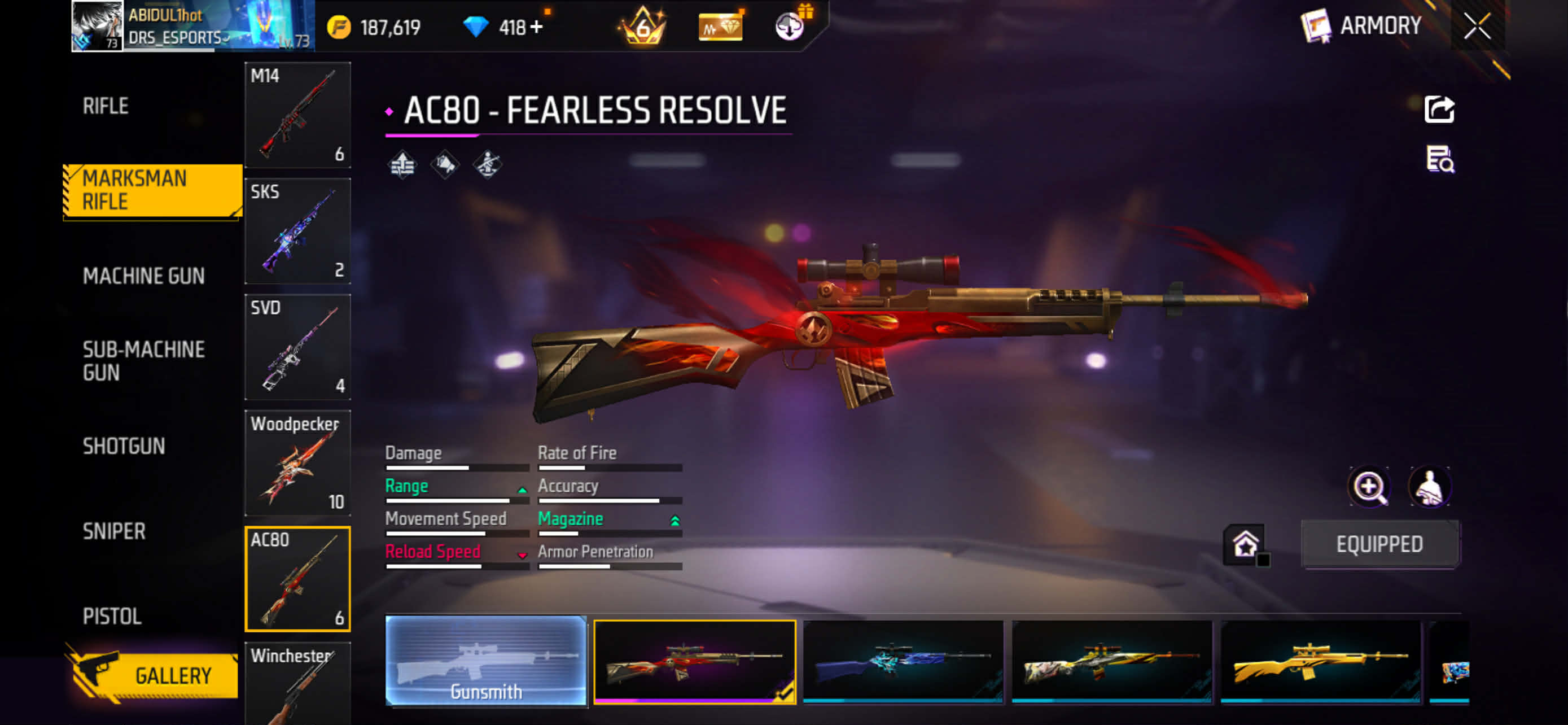Add diamonds with the plus button
Screen dimensions: 1568x725
[536, 27]
